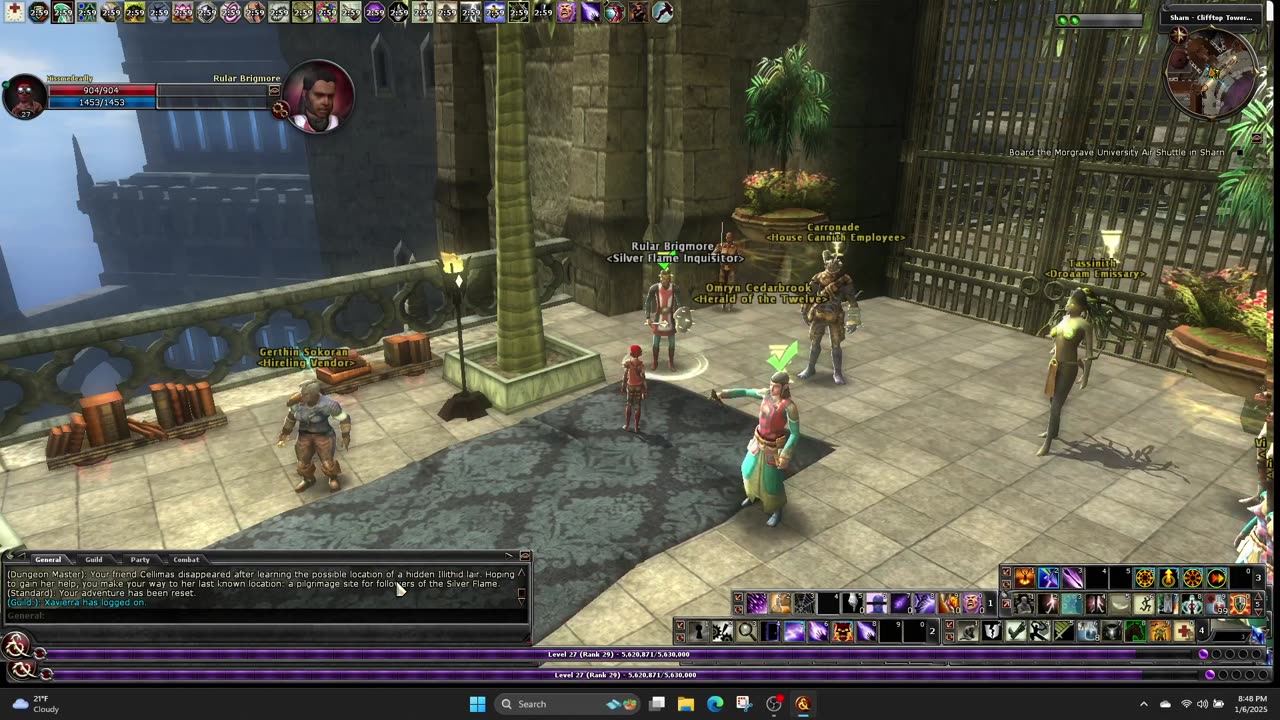Image resolution: width=1280 pixels, height=720 pixels.
Task: Select the General chat tab
Action: click(x=47, y=560)
